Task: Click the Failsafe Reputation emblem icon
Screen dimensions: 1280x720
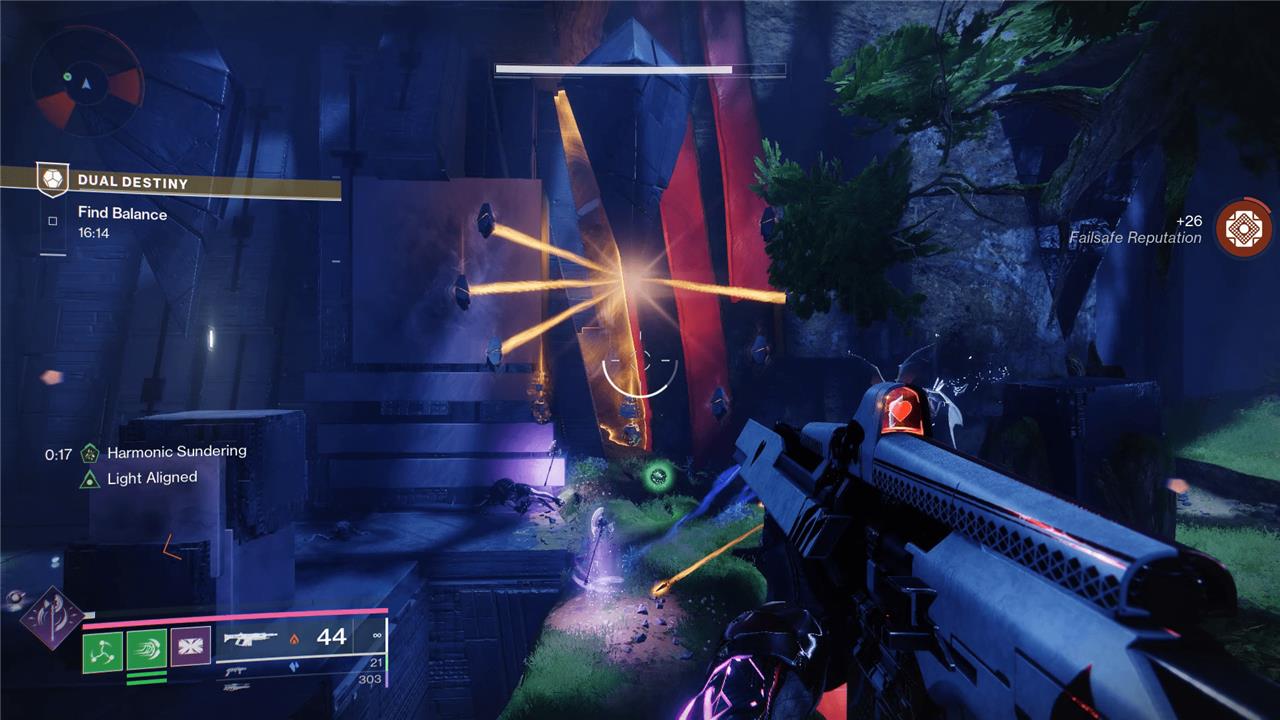Action: (x=1243, y=229)
